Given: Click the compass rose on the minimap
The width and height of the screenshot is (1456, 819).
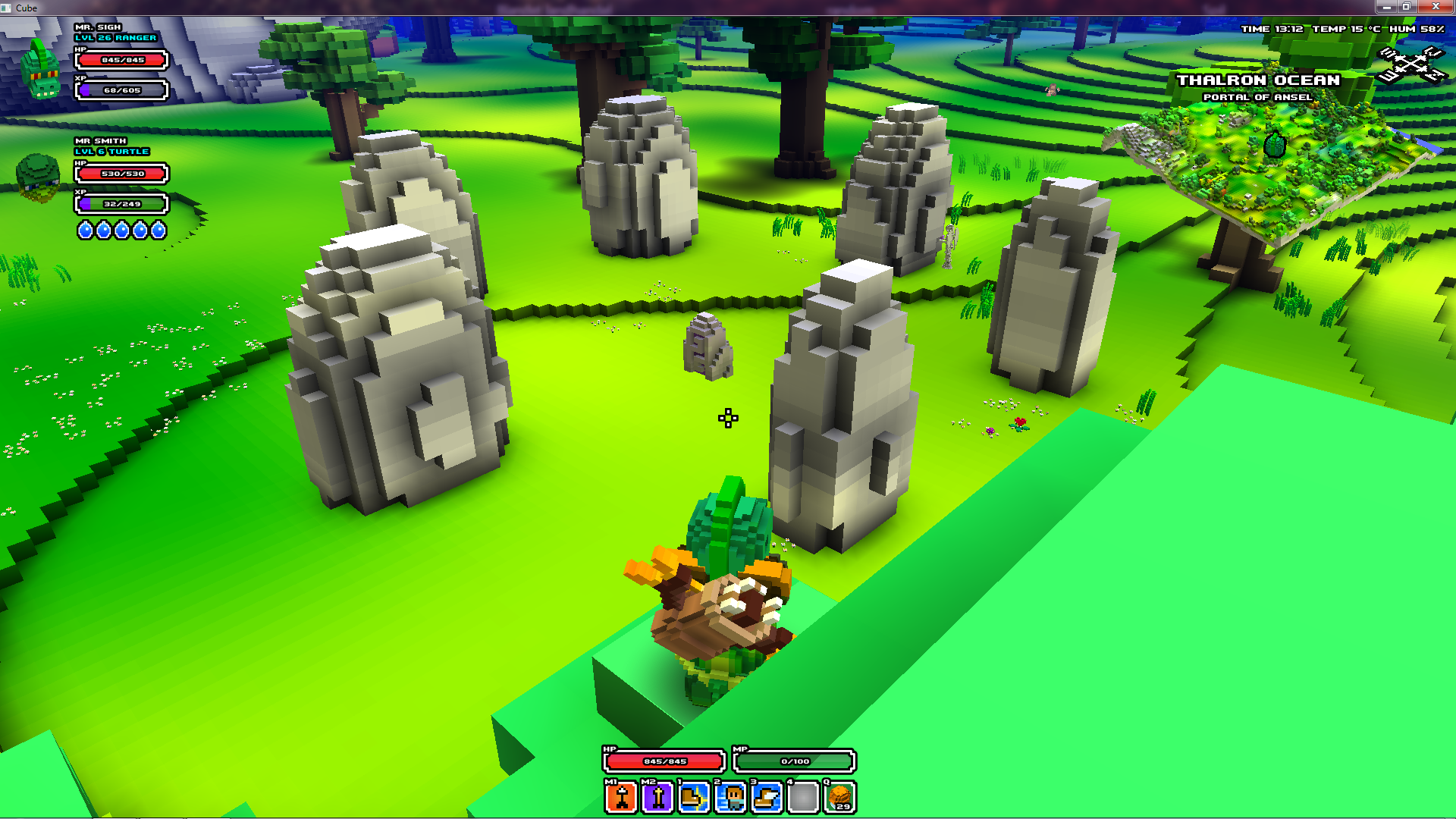Looking at the screenshot, I should tap(1411, 64).
